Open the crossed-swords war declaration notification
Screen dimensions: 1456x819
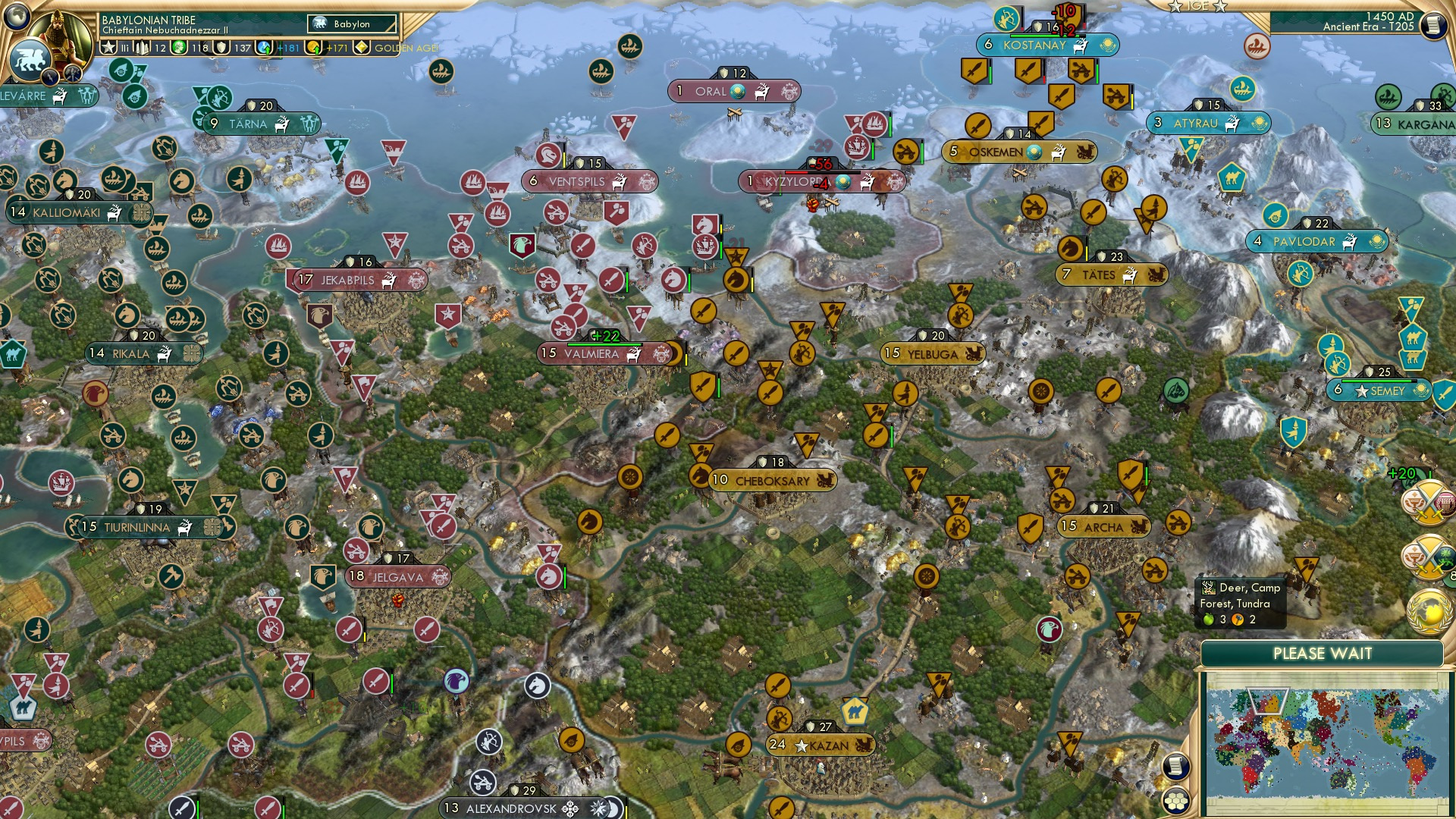[x=1428, y=502]
